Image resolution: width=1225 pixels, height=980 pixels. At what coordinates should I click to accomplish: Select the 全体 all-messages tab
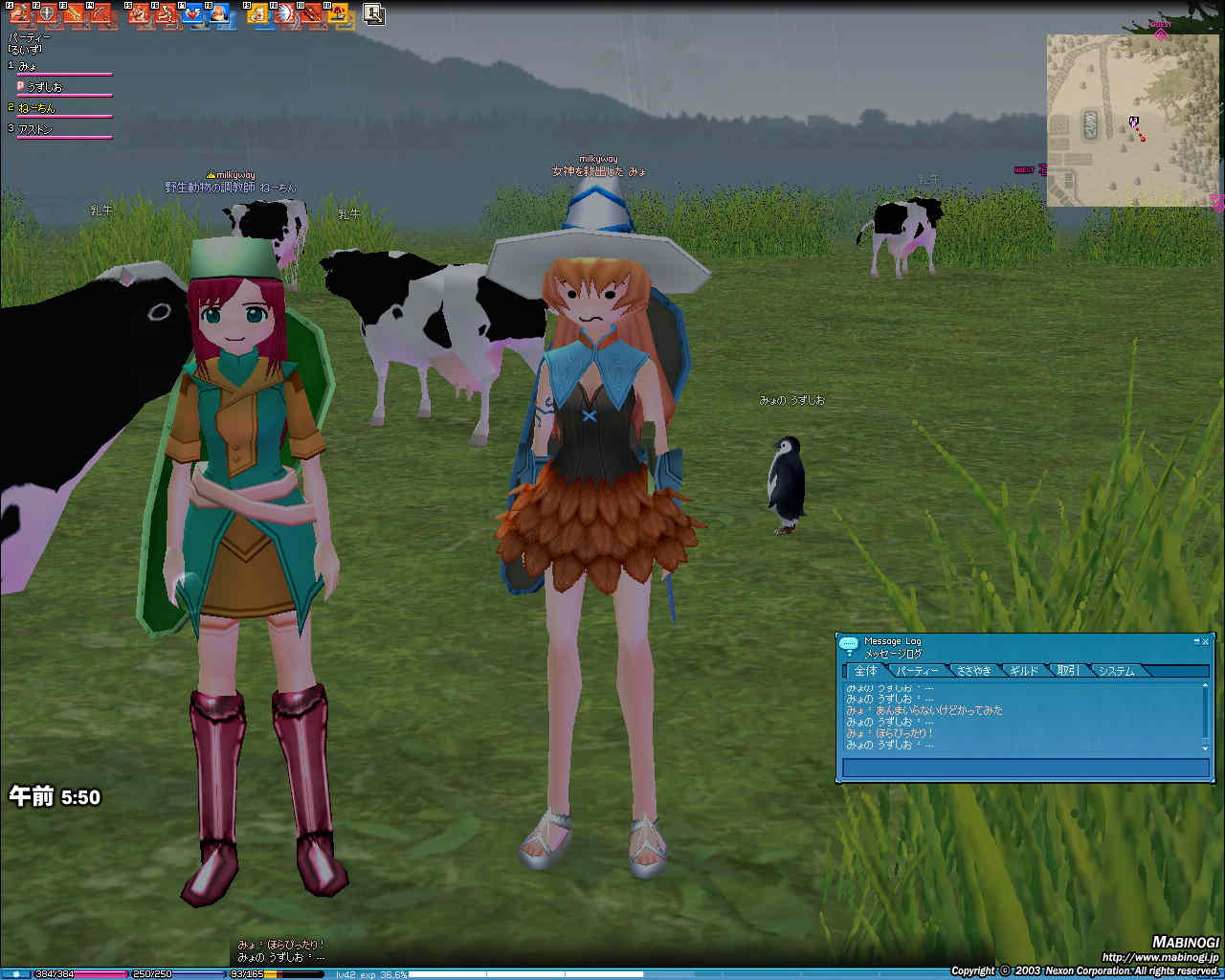click(x=865, y=671)
